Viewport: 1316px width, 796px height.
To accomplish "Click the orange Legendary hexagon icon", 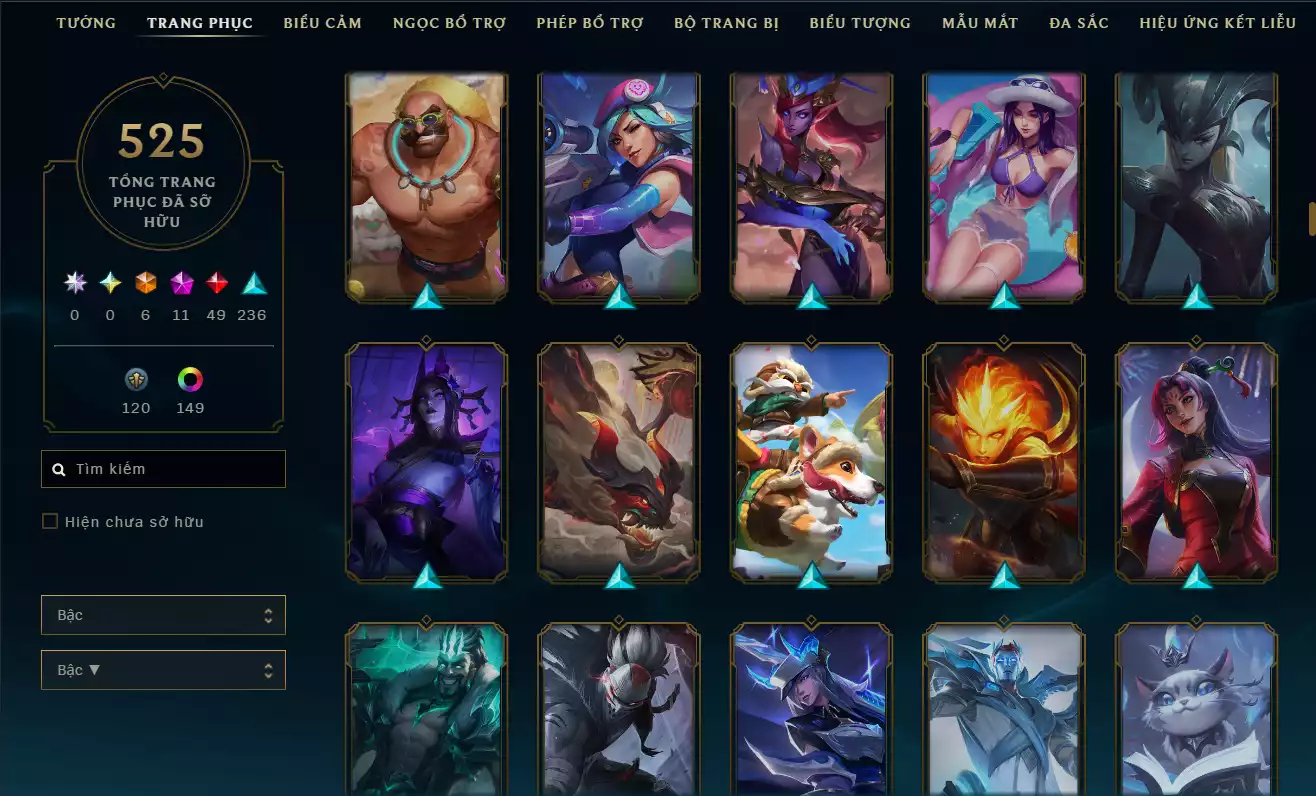I will (143, 284).
